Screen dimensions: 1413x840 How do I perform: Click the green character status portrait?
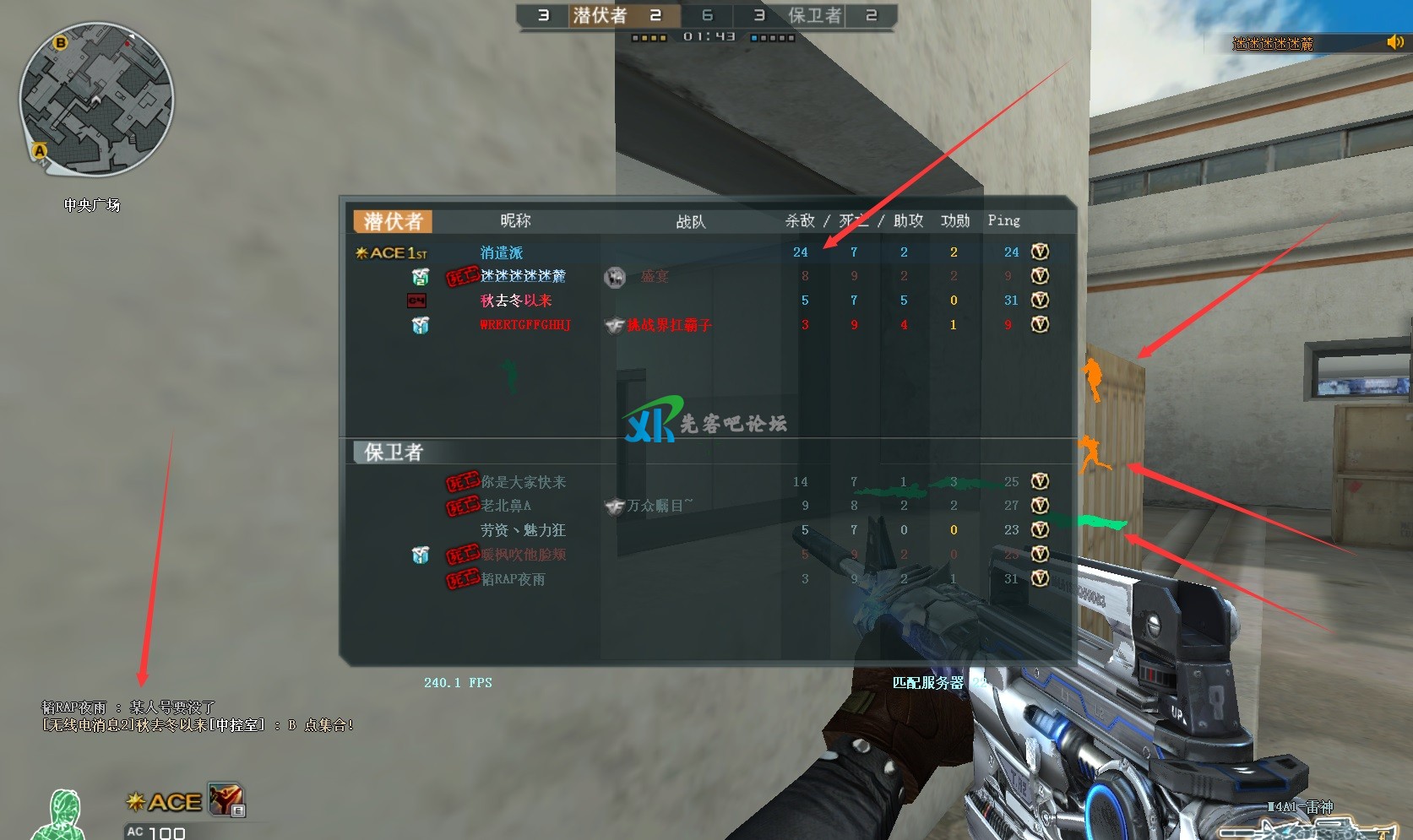pyautogui.click(x=61, y=815)
